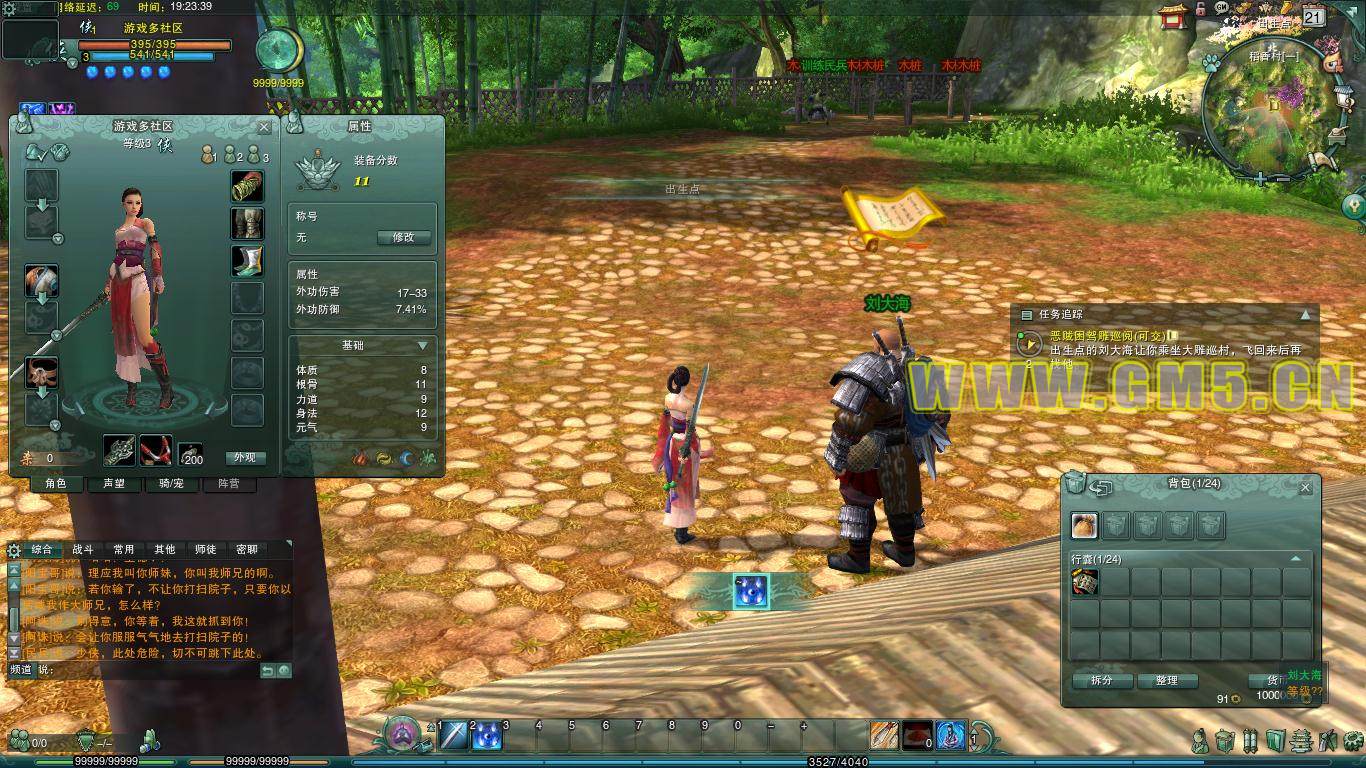Image resolution: width=1366 pixels, height=768 pixels.
Task: Select the equipped bracer slot
Action: click(247, 186)
